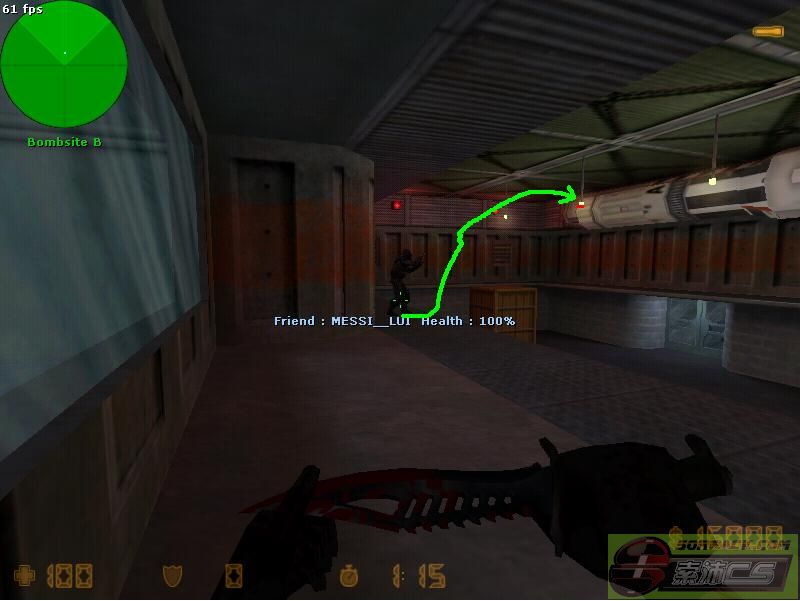Click the armor shield icon
This screenshot has width=800, height=601.
pos(171,576)
